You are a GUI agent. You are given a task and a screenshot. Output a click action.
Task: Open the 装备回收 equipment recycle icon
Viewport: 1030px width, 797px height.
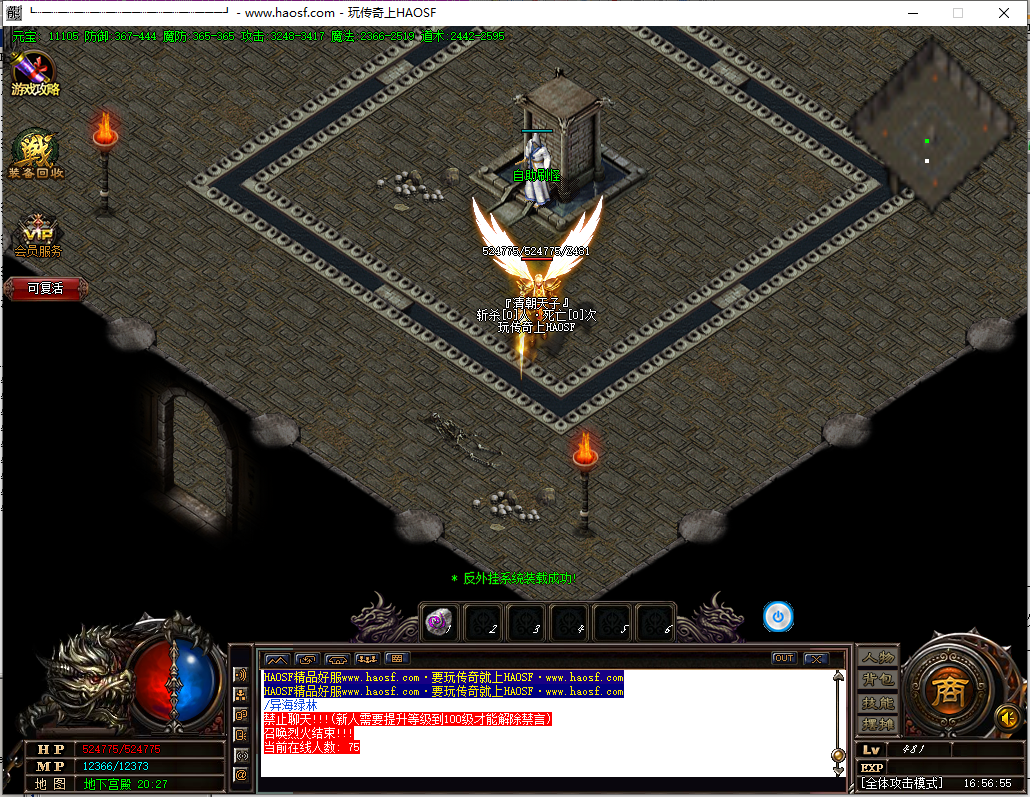[36, 156]
